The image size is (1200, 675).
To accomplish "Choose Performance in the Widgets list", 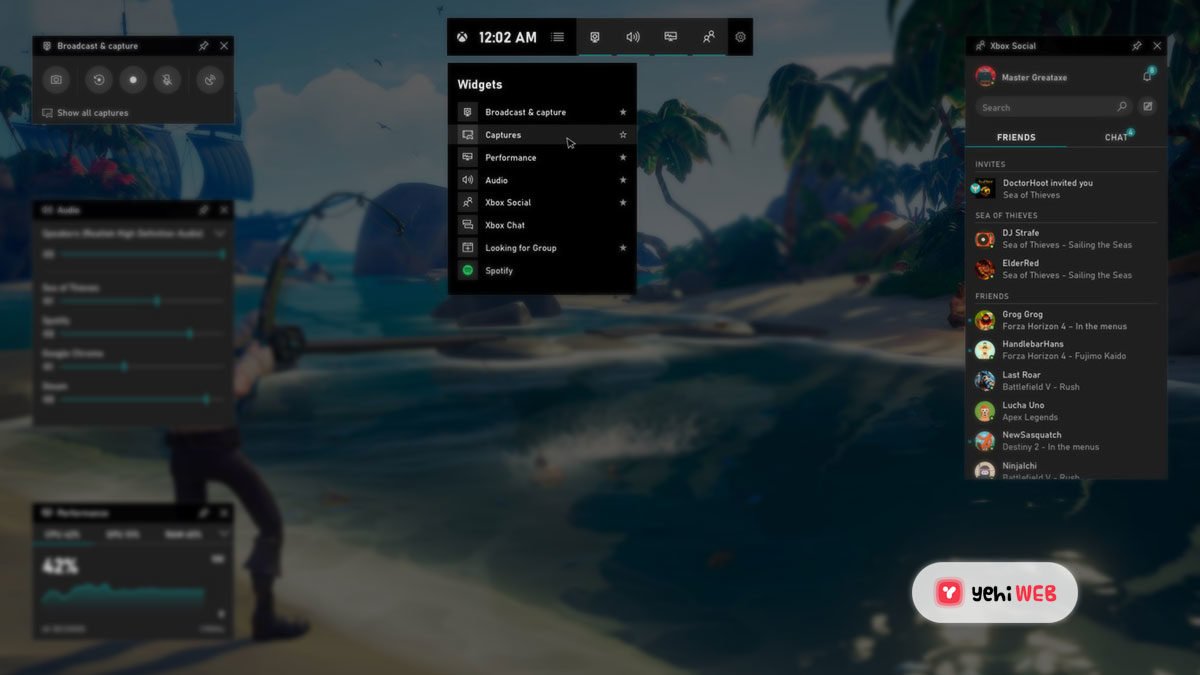I will (x=510, y=158).
